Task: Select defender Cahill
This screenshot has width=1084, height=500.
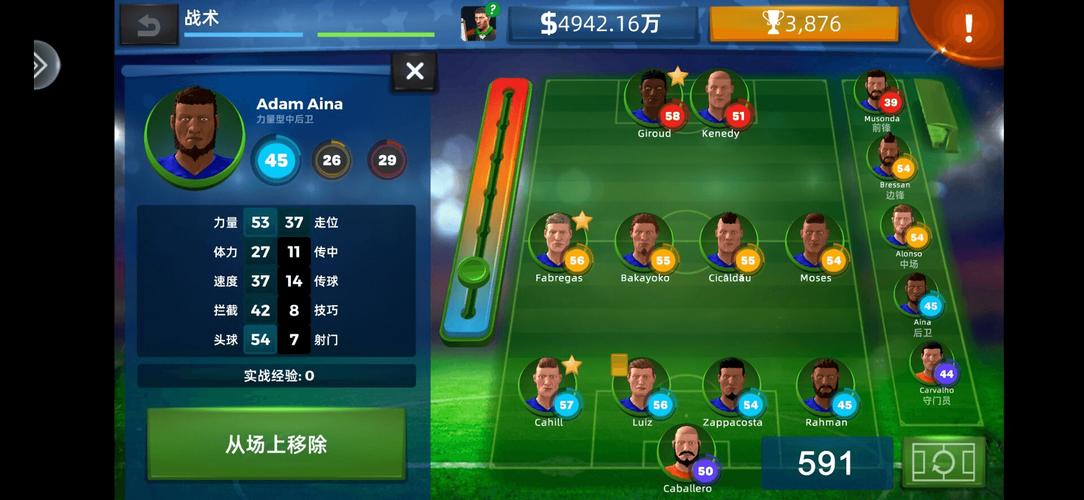Action: 548,387
